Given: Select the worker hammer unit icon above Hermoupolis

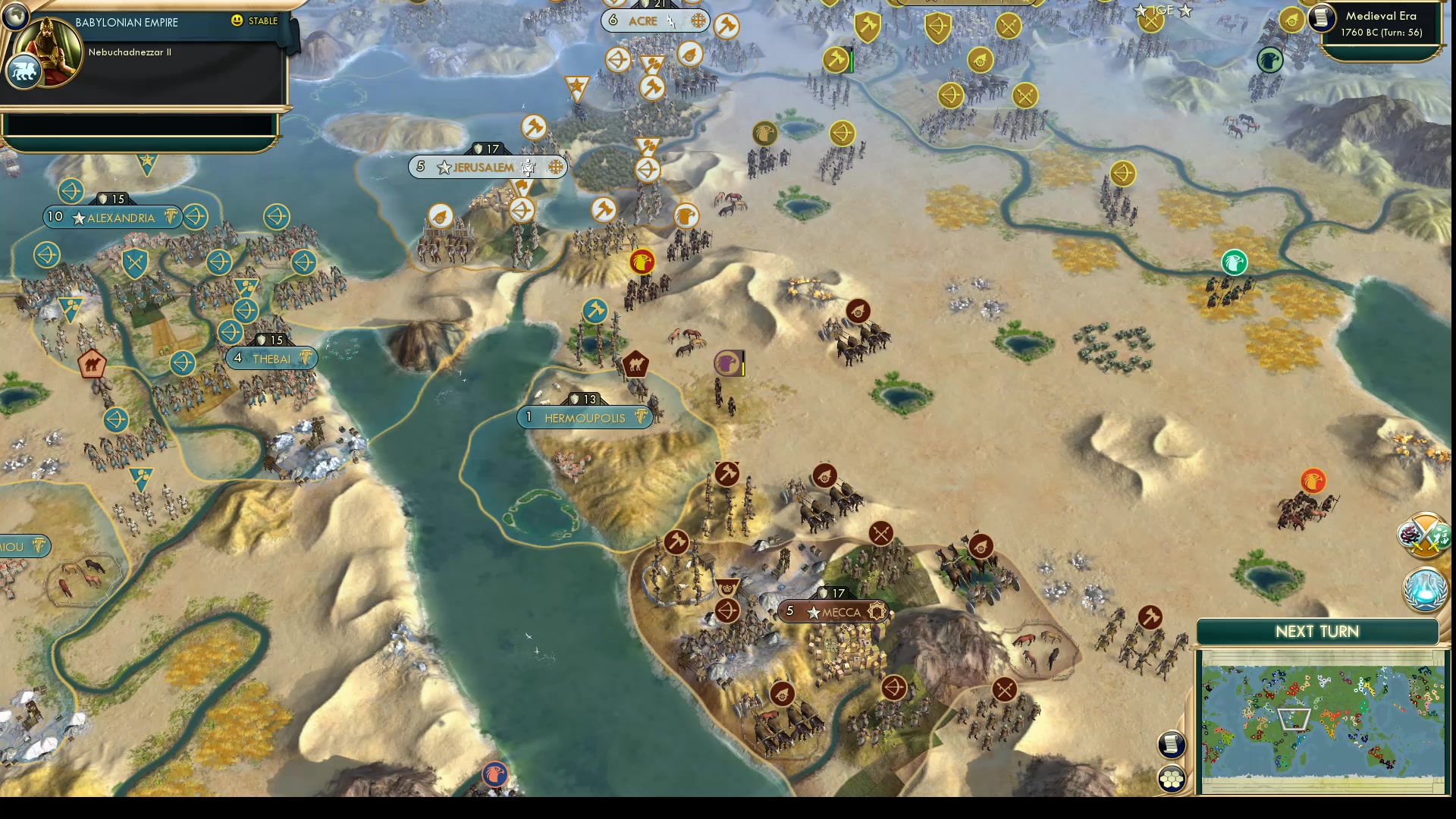Looking at the screenshot, I should click(595, 311).
